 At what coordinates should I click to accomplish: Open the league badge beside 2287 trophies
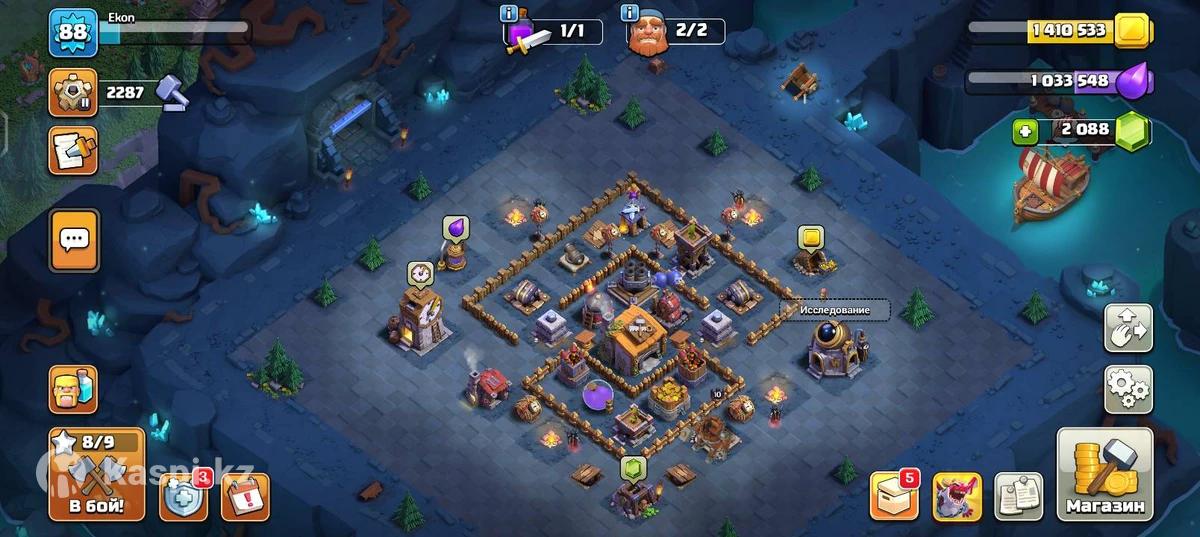[73, 93]
